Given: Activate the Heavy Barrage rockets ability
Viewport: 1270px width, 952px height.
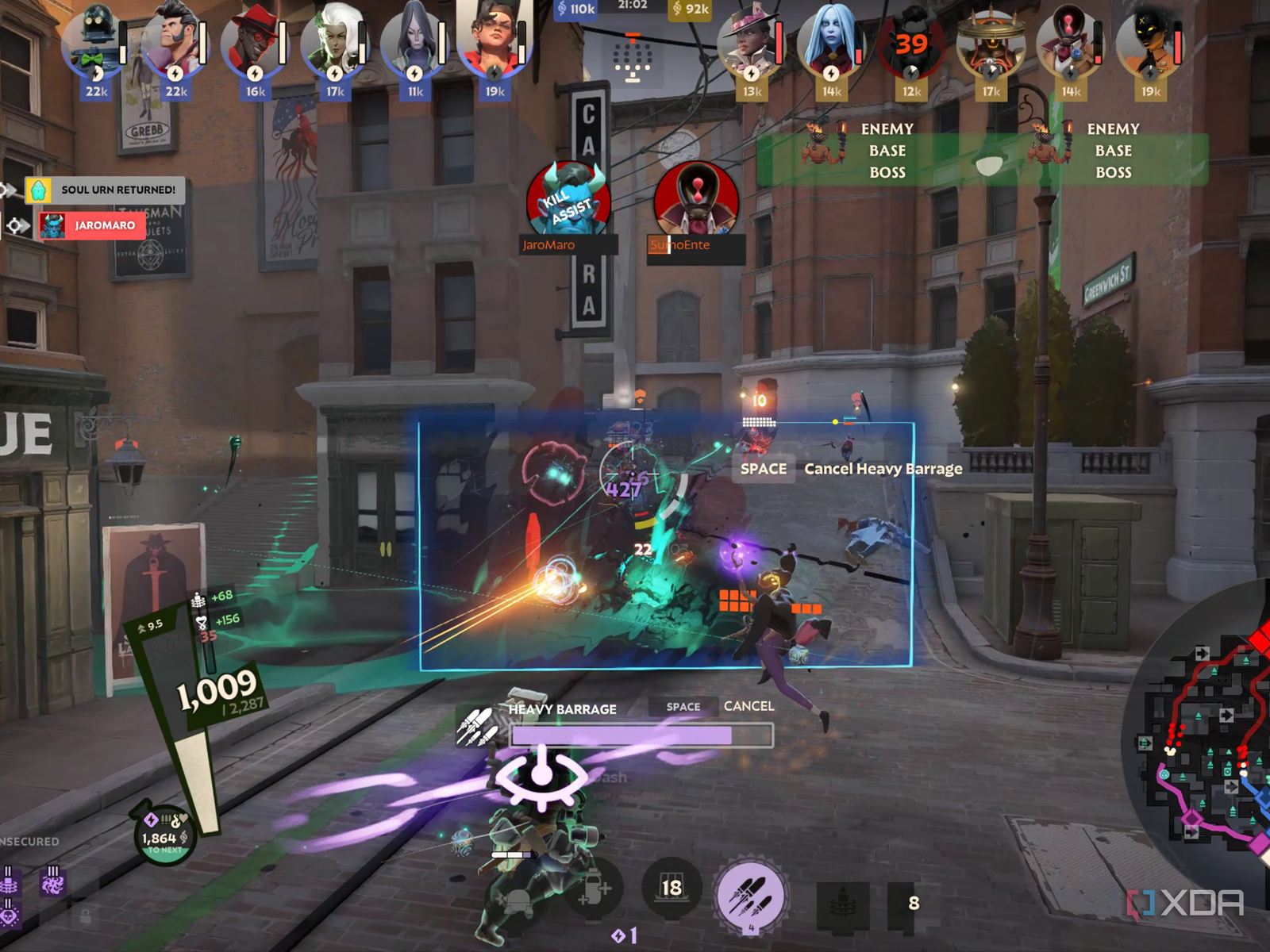Looking at the screenshot, I should pos(750,894).
